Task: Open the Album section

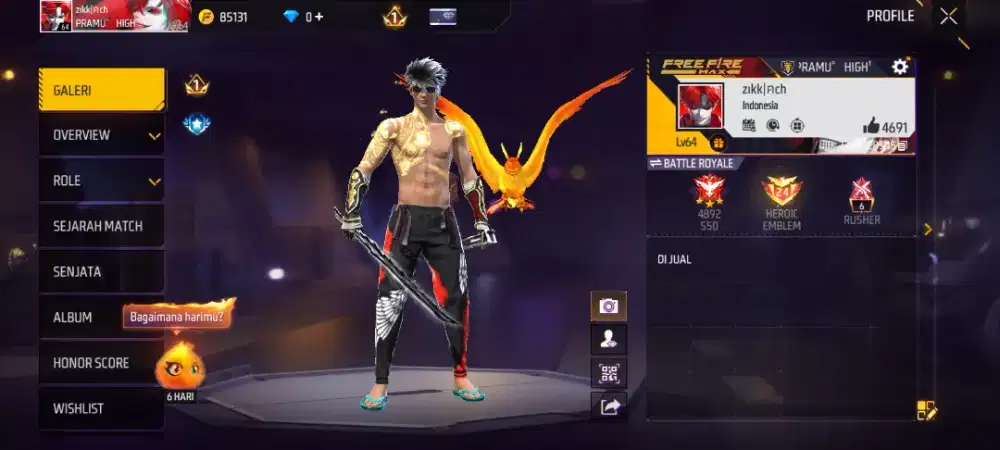Action: point(80,317)
